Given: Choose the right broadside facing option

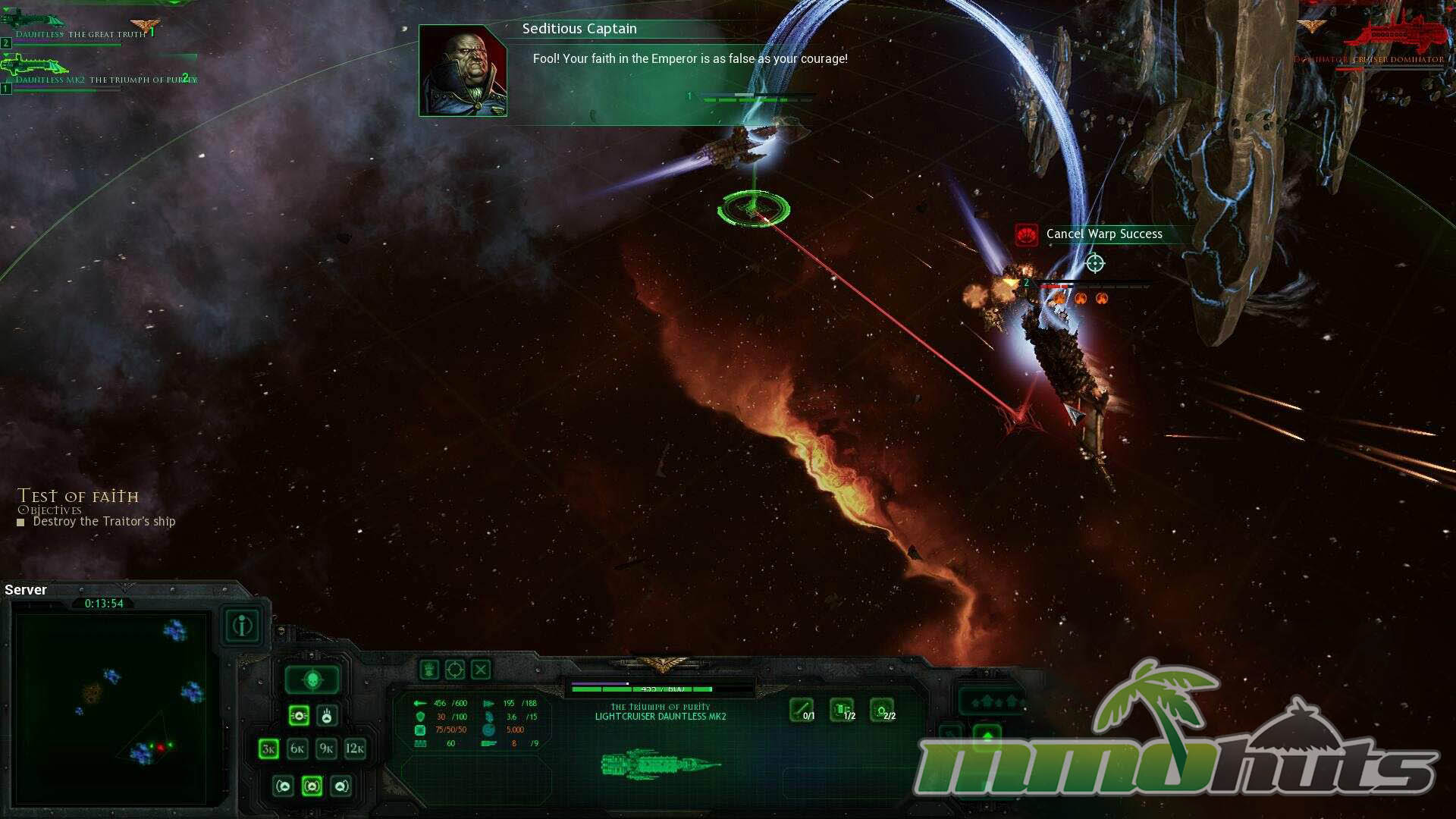Looking at the screenshot, I should pyautogui.click(x=341, y=786).
